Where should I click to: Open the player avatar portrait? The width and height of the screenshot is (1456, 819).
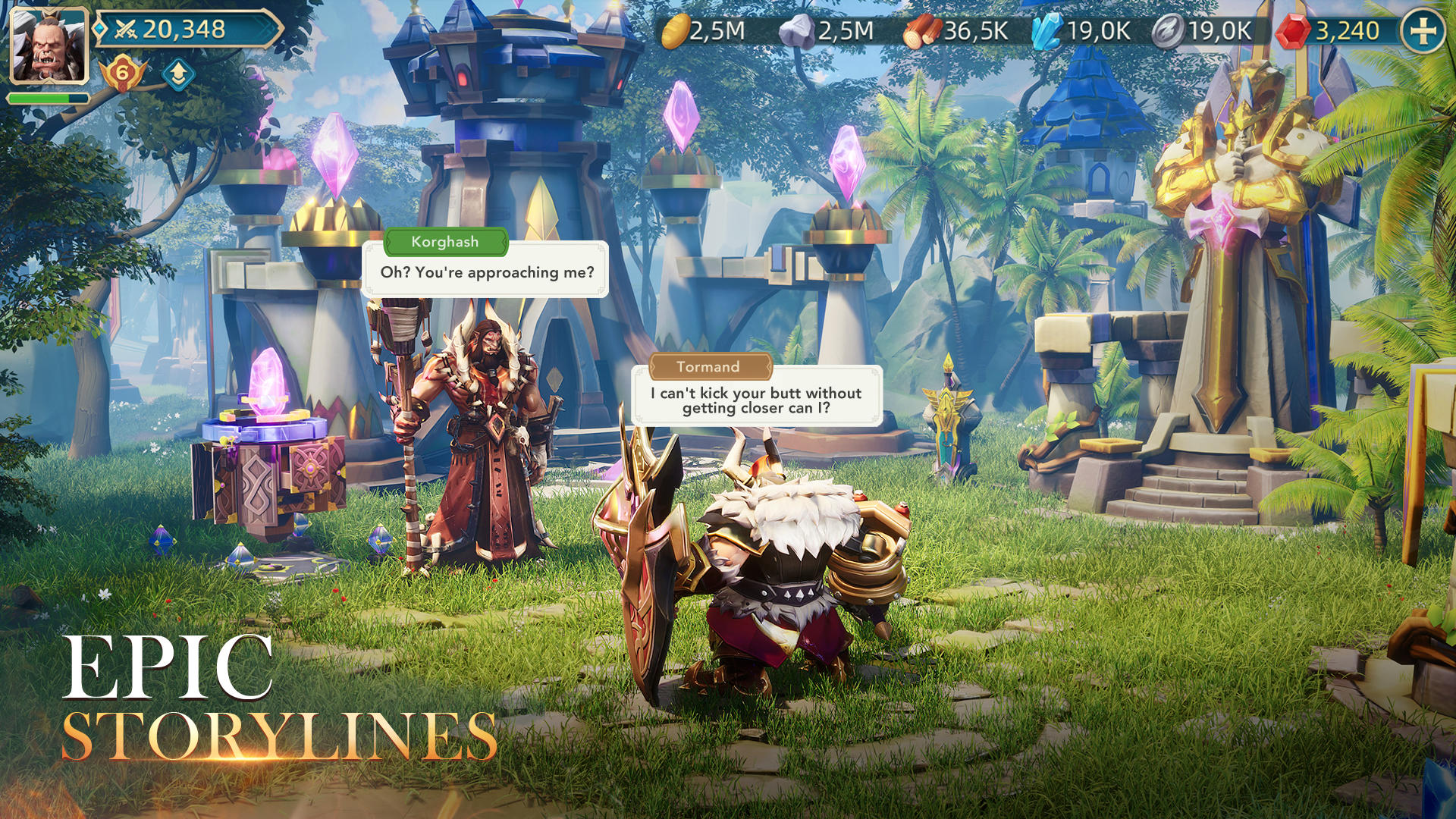(x=48, y=45)
